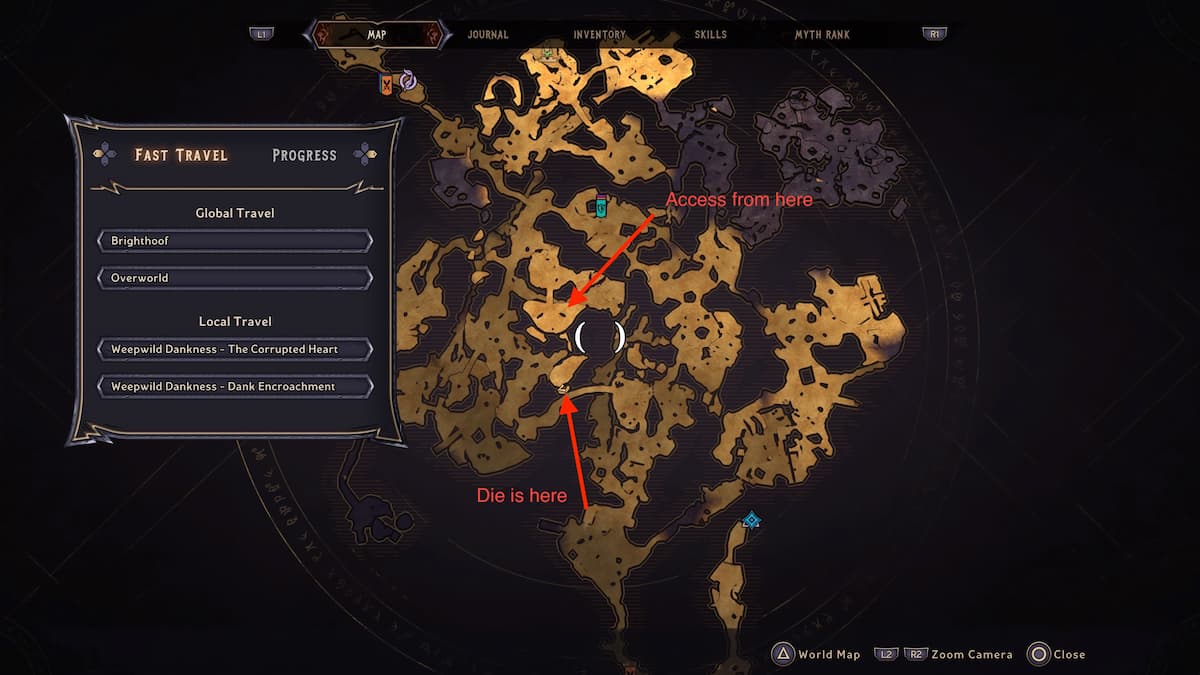Switch to the Journal tab
The image size is (1200, 675).
point(488,35)
